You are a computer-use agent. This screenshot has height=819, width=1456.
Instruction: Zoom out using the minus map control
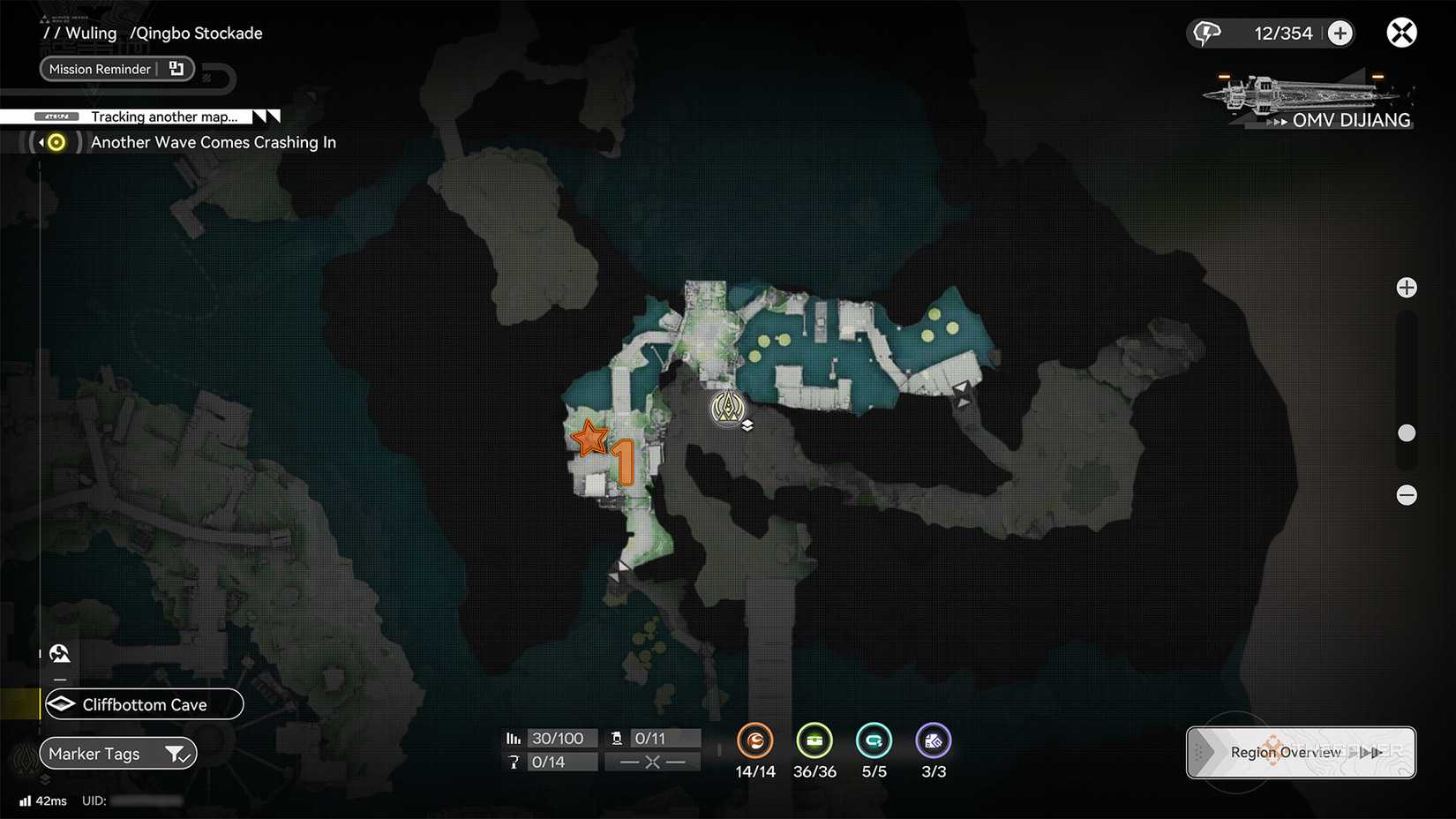(x=1407, y=495)
